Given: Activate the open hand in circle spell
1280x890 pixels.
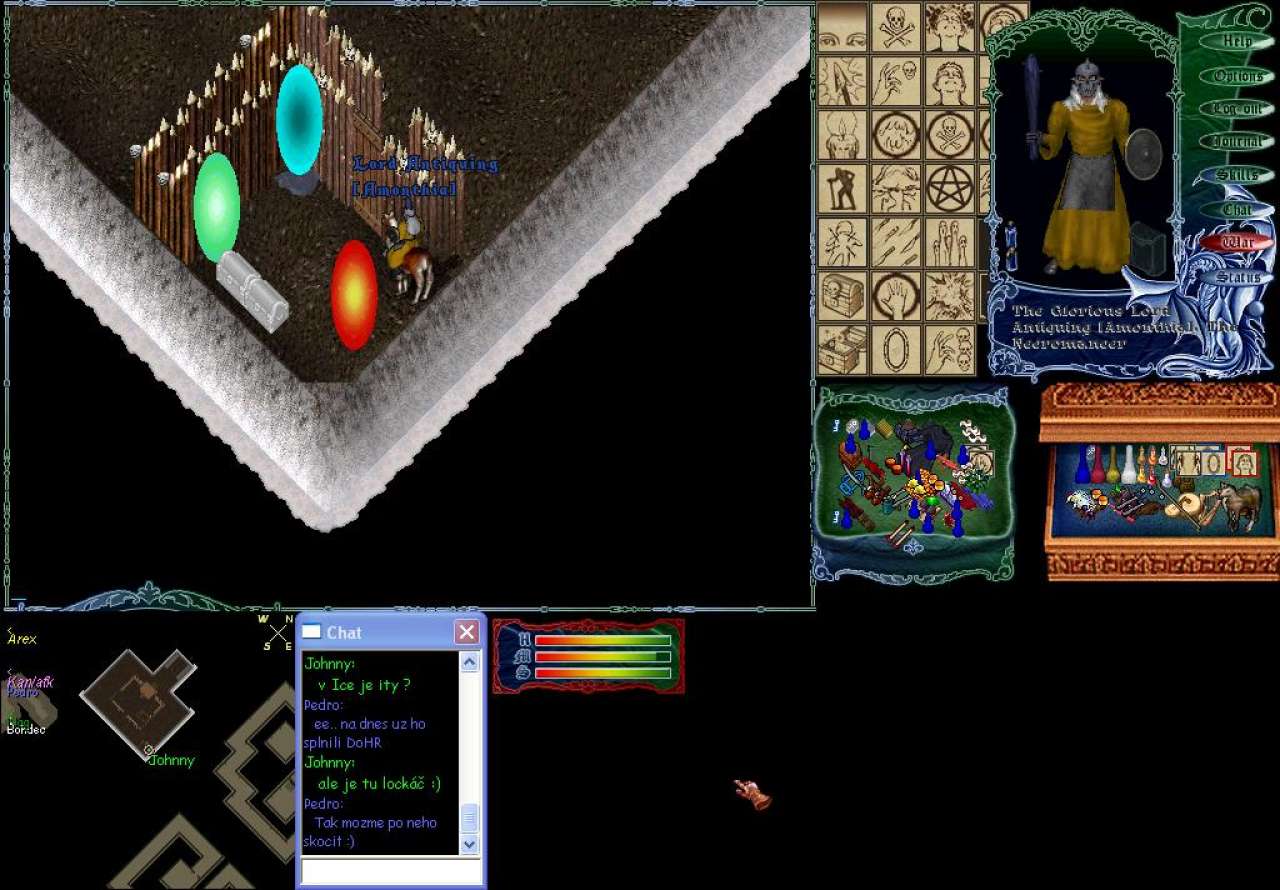Looking at the screenshot, I should click(896, 296).
